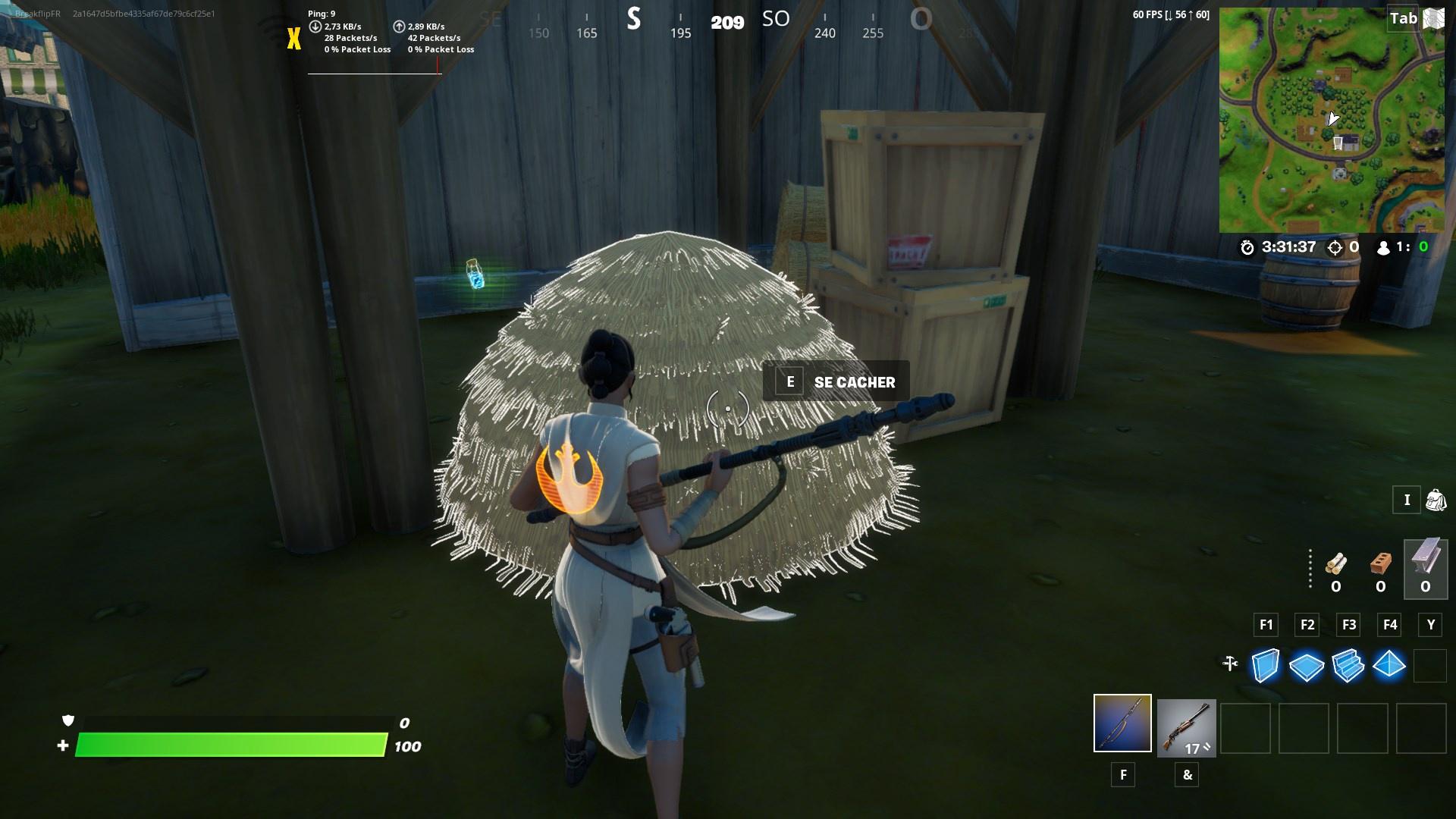The height and width of the screenshot is (819, 1456).
Task: Select the floor build piece icon
Action: tap(1306, 666)
